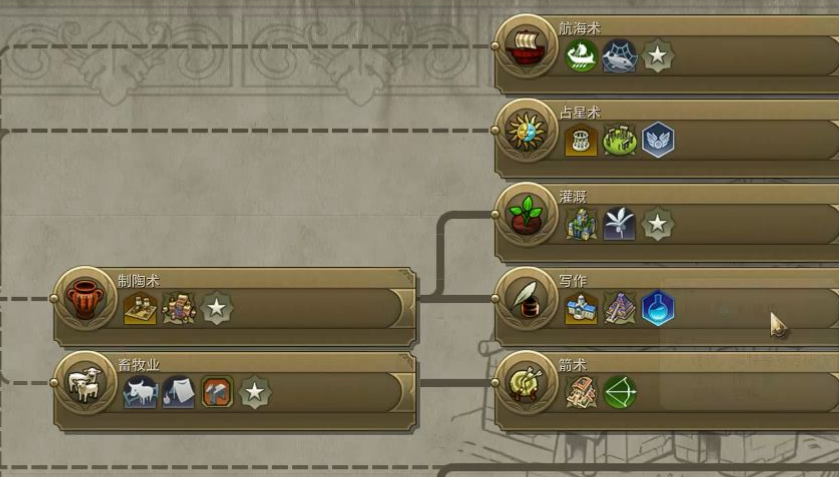Click the white animal pasture icon under 畜牧业
The height and width of the screenshot is (477, 839).
[x=141, y=392]
